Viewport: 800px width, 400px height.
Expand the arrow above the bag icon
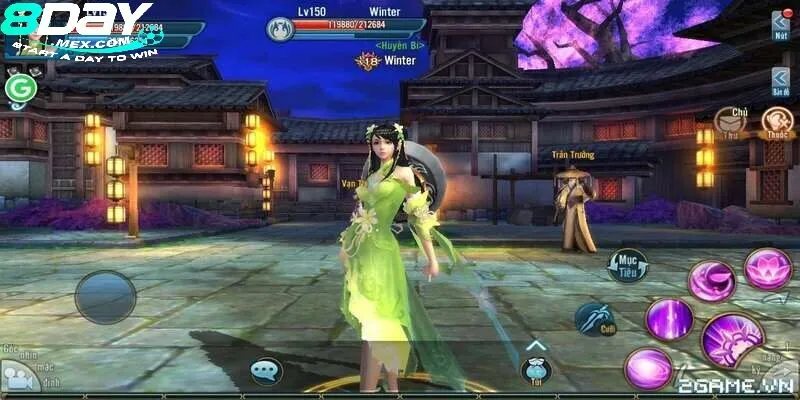(x=535, y=346)
